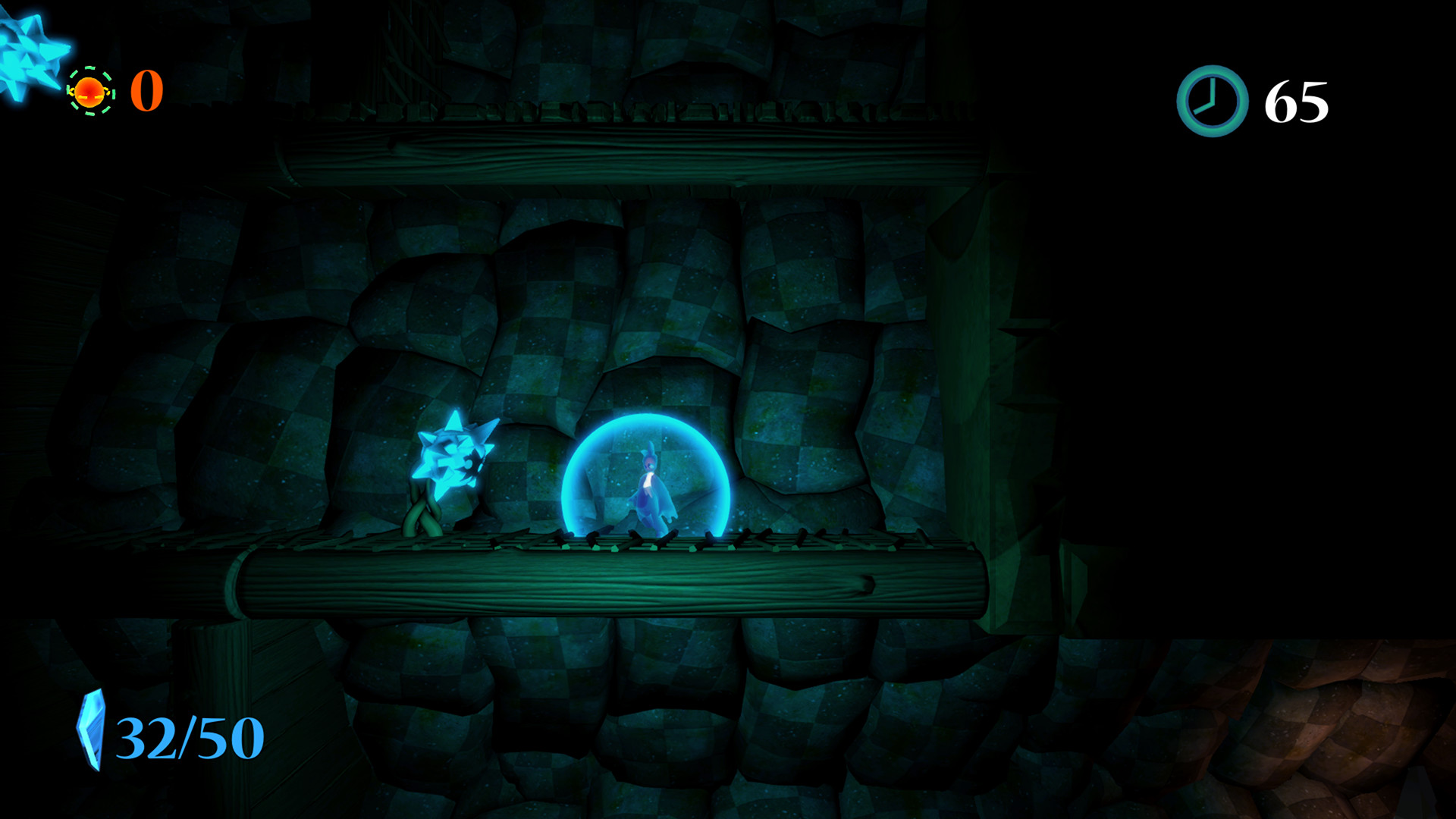Screen dimensions: 1456x819
Task: Toggle the orb collection indicator
Action: (x=90, y=93)
